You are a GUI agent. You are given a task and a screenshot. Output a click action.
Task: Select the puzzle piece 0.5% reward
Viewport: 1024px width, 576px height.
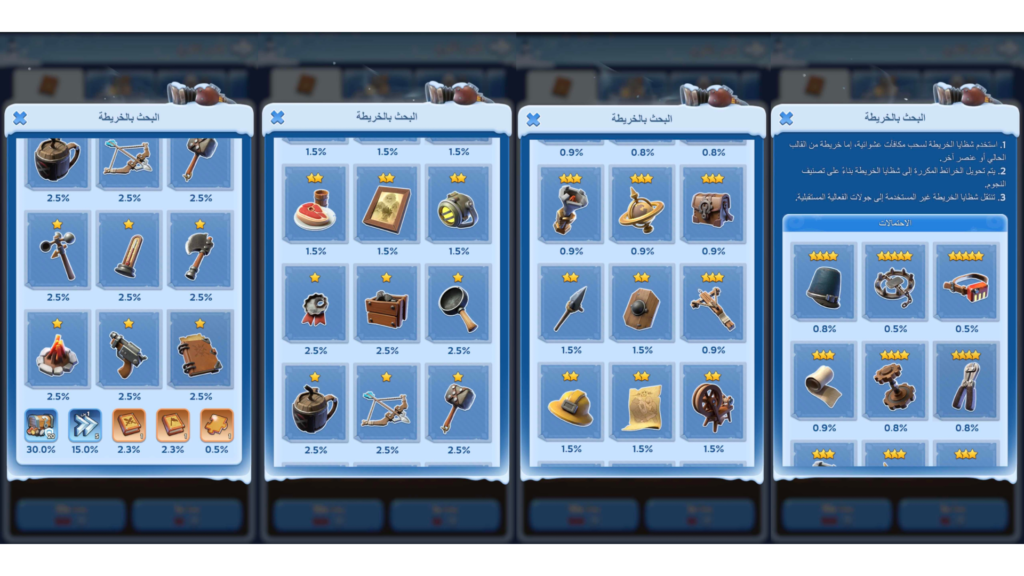tap(216, 425)
